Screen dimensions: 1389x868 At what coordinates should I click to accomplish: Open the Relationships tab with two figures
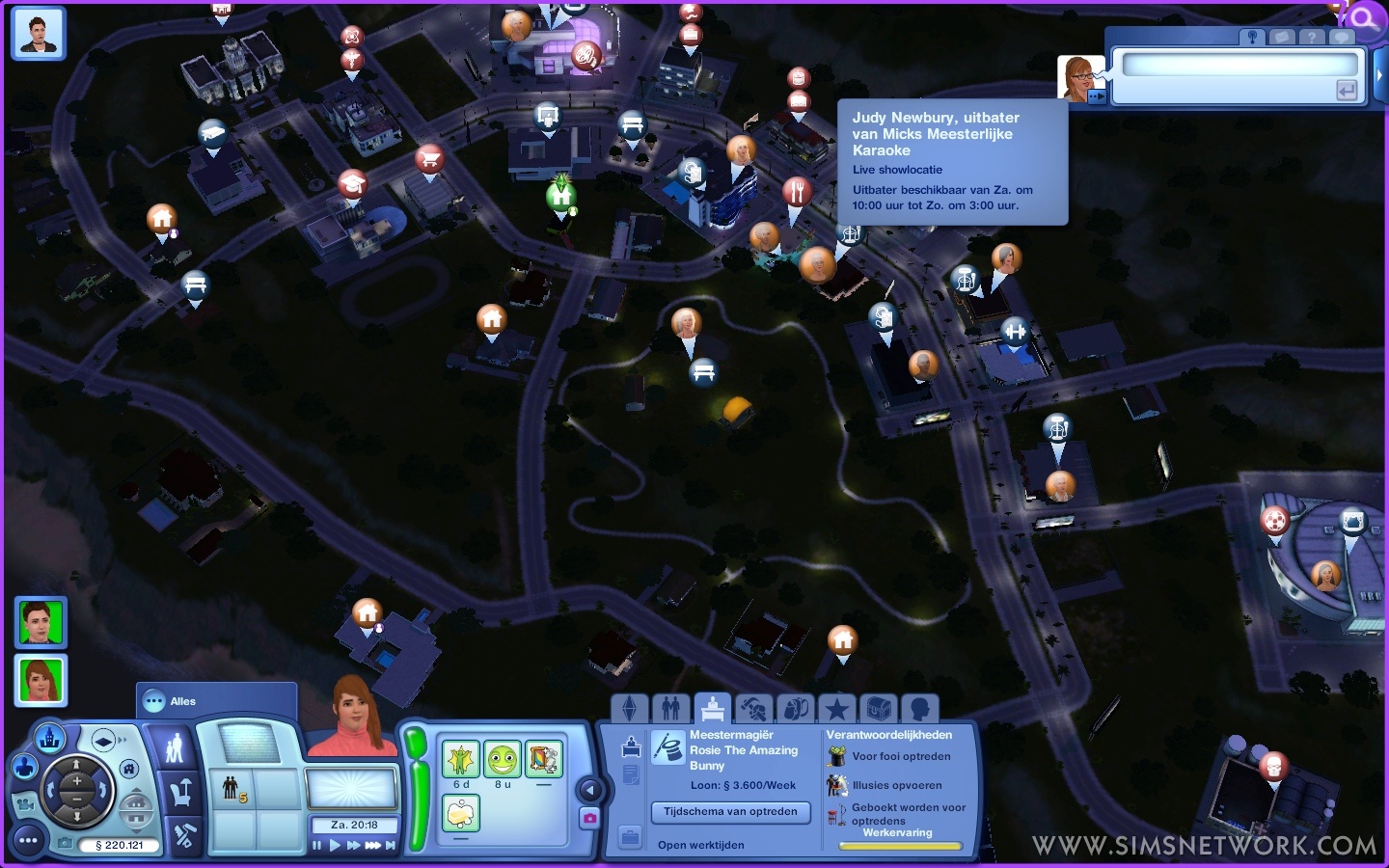(x=671, y=710)
